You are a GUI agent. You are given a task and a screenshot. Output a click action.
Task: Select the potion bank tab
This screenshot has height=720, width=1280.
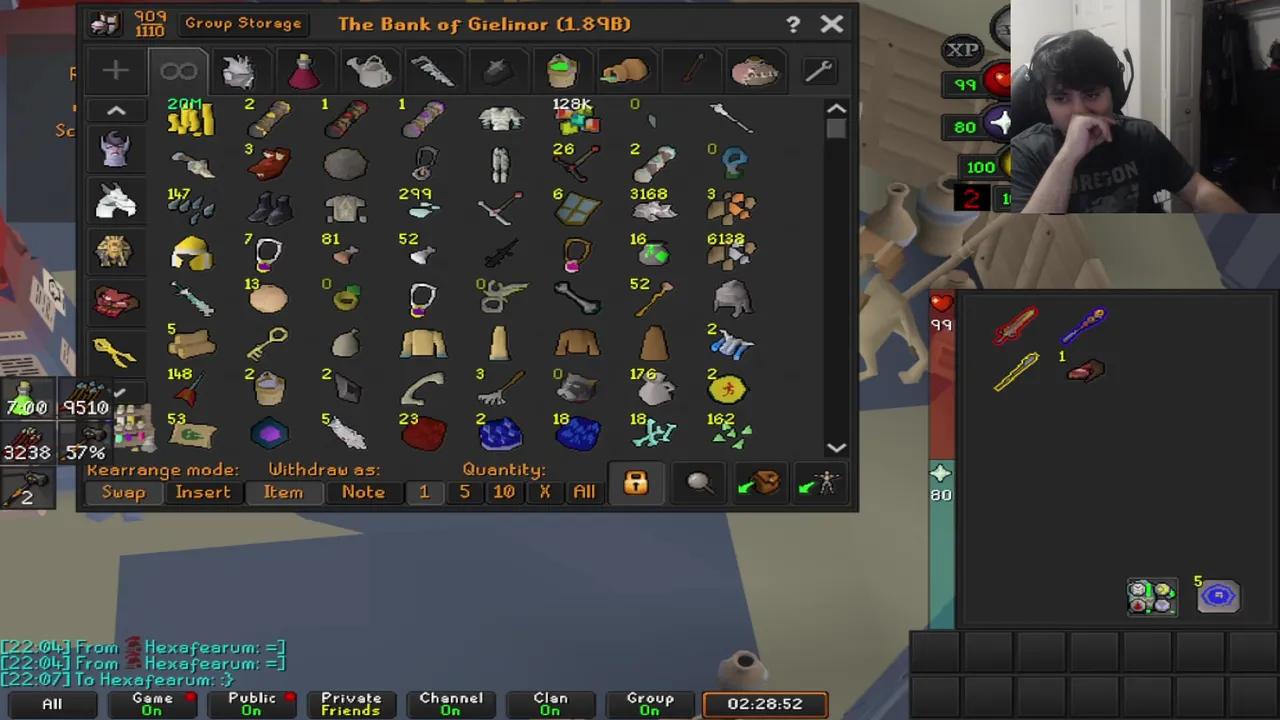(304, 70)
